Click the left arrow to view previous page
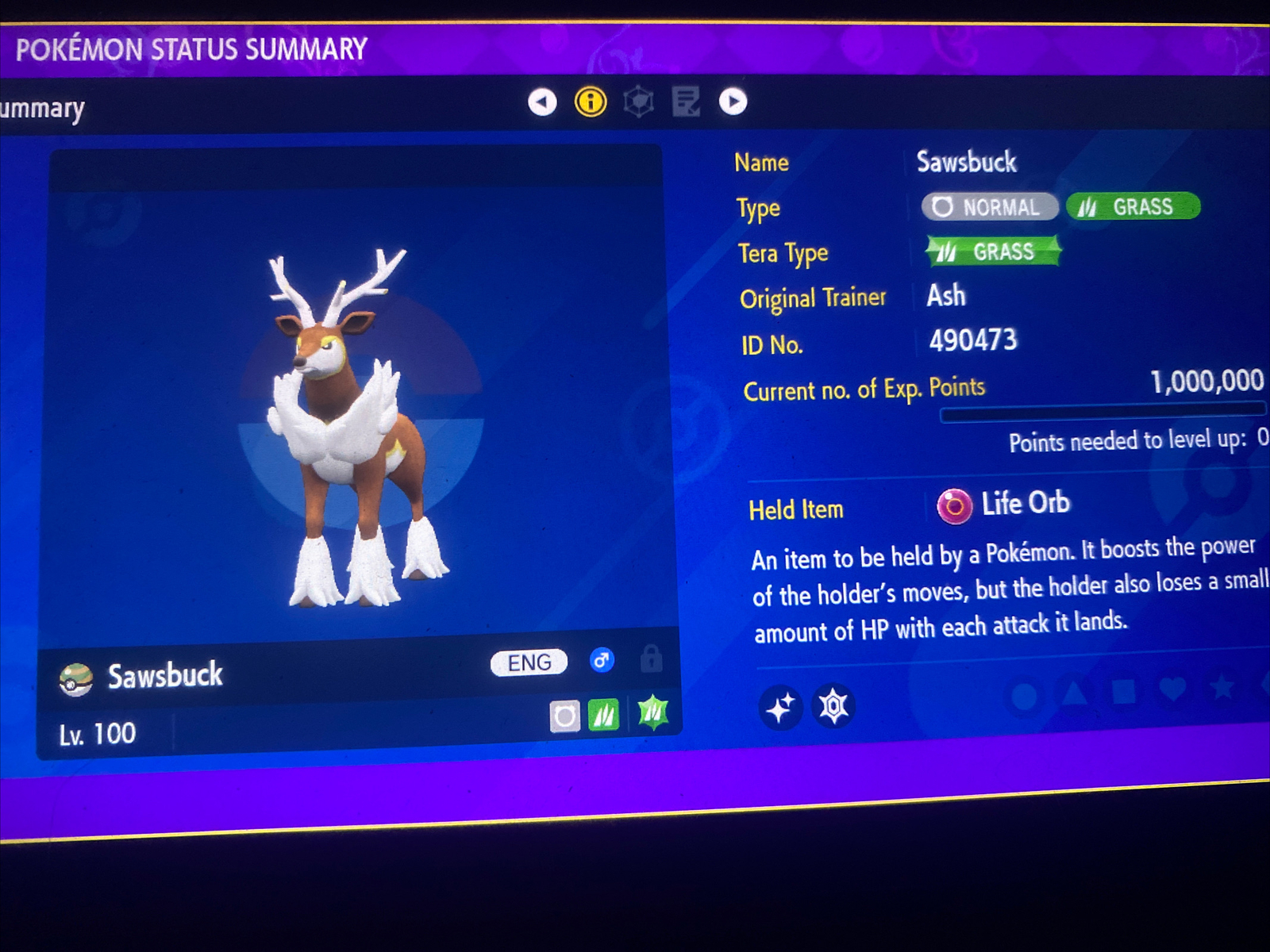Image resolution: width=1270 pixels, height=952 pixels. 541,102
